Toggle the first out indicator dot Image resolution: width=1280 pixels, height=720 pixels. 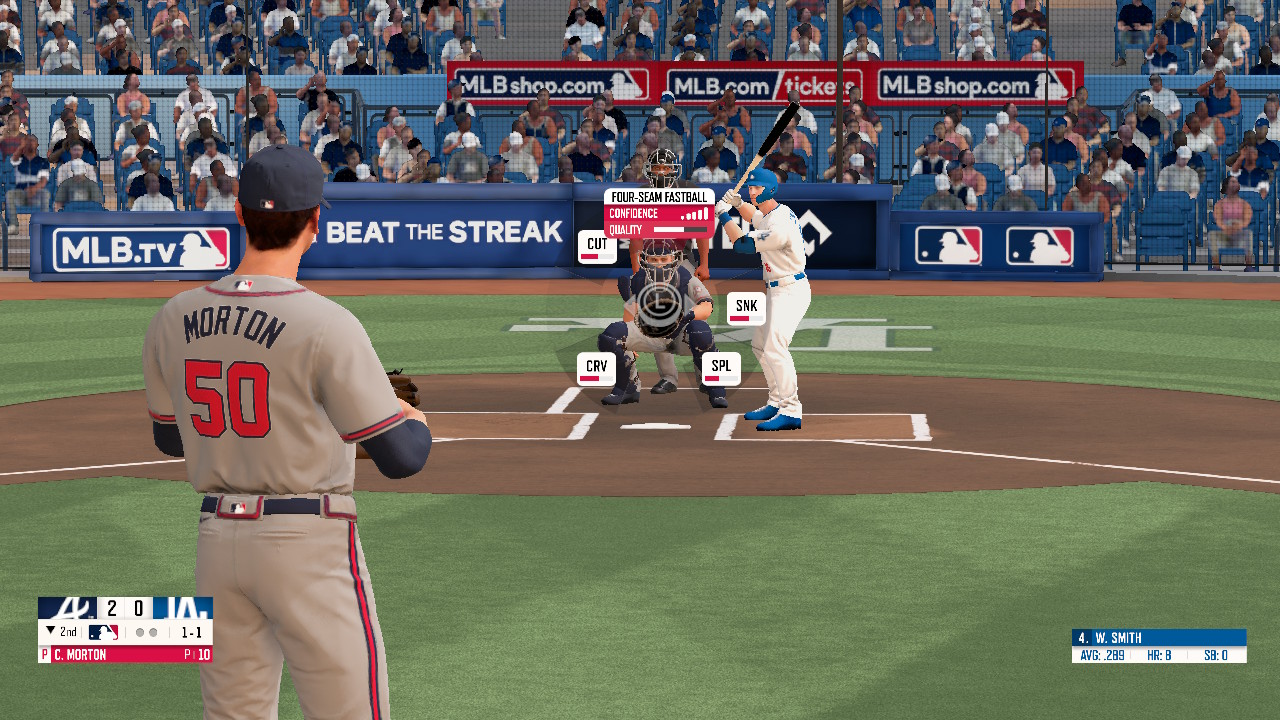click(x=140, y=631)
